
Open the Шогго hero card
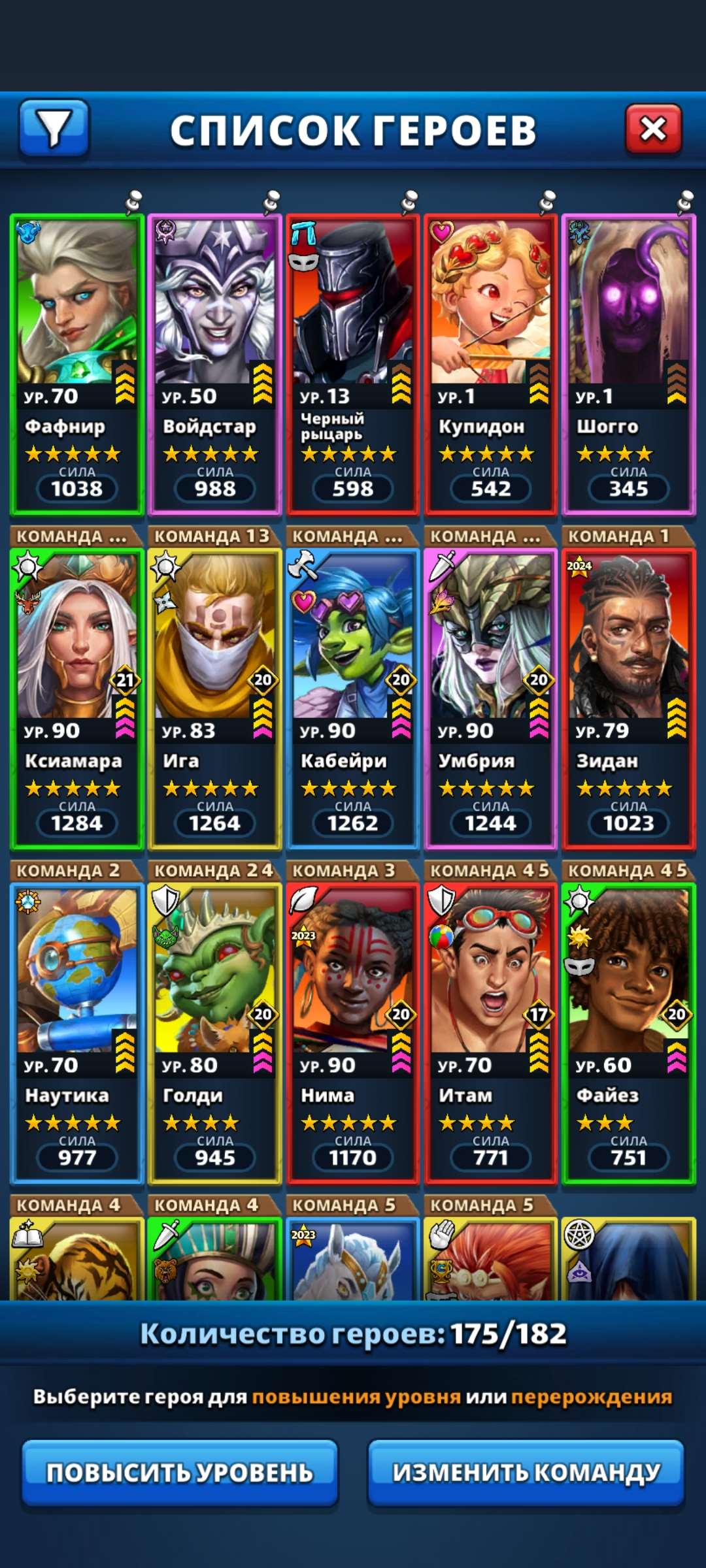click(x=628, y=365)
